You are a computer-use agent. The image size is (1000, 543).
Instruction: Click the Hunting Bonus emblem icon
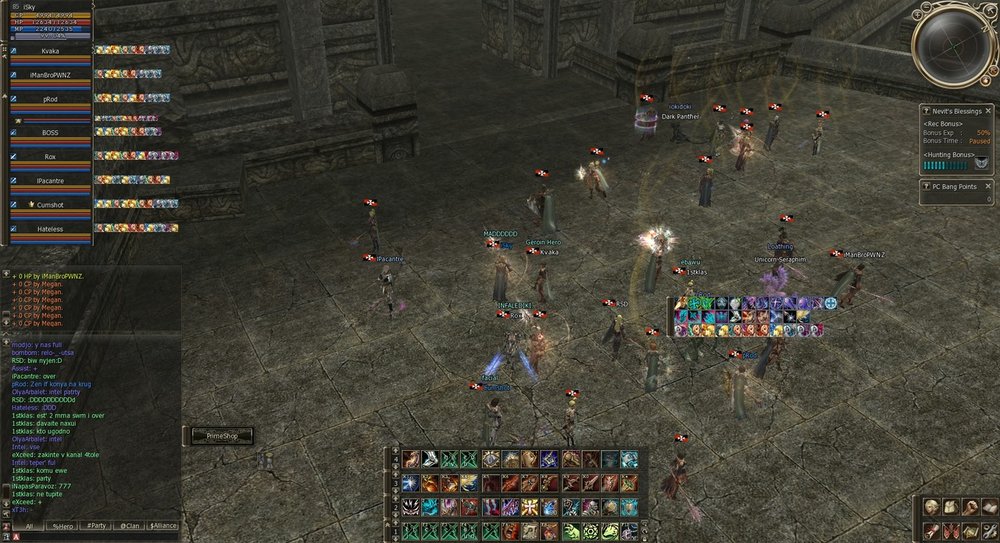(x=983, y=164)
